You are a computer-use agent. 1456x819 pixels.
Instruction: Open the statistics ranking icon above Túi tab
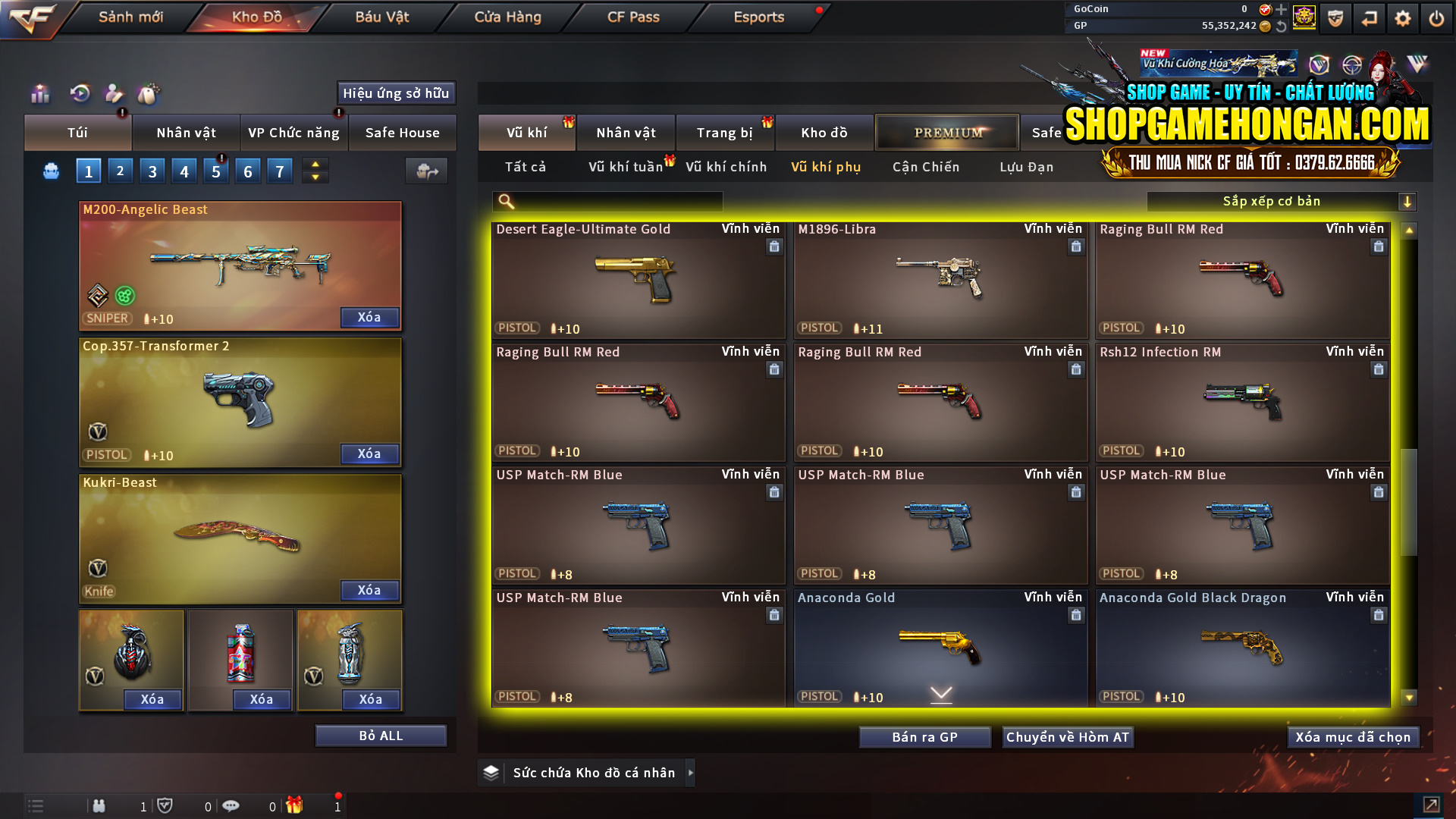(x=39, y=94)
